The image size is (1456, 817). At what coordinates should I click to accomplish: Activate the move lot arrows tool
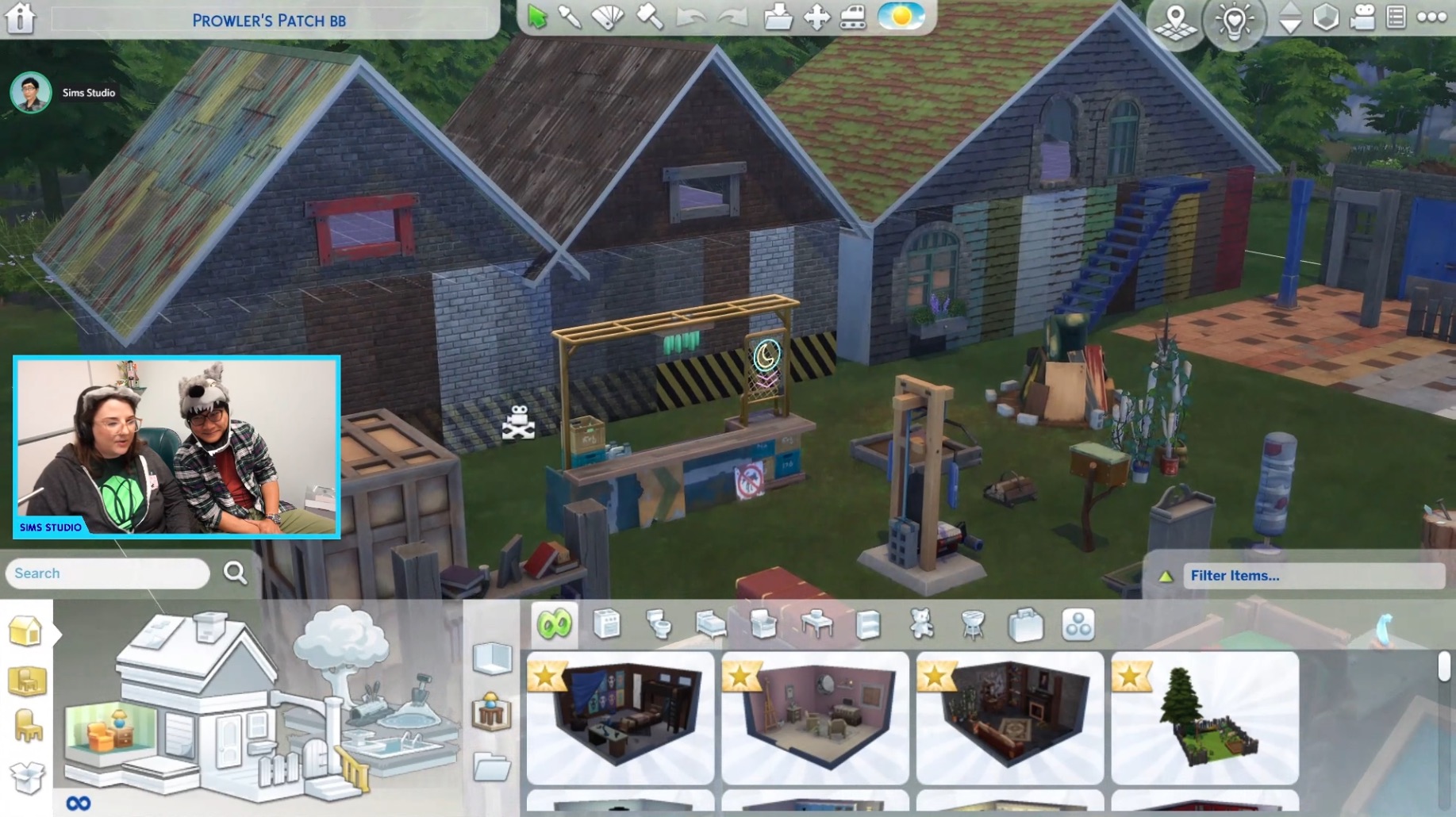816,17
